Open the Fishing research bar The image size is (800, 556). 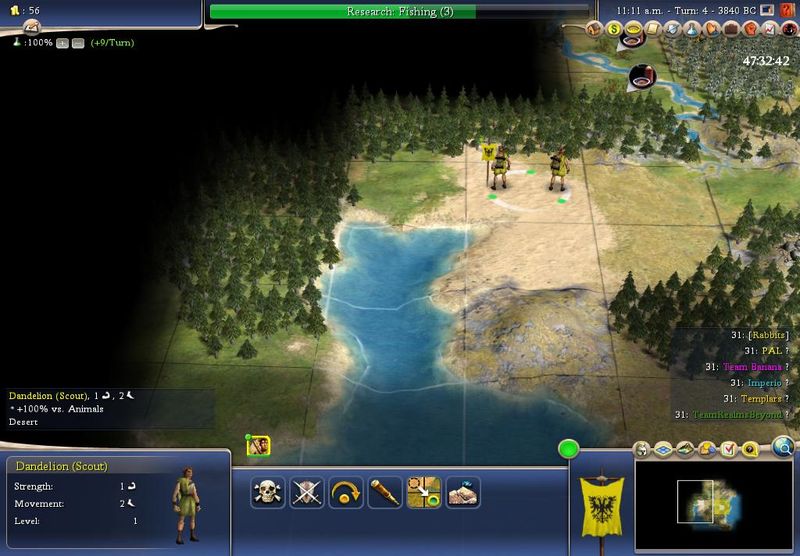[x=399, y=12]
